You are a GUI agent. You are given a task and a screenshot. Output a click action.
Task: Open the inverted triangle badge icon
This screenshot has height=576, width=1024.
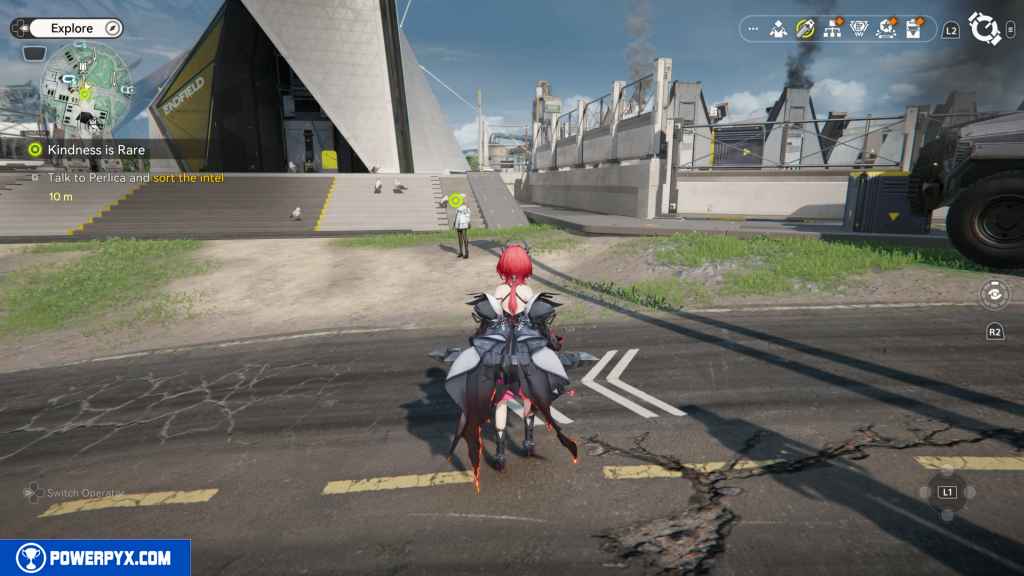[x=858, y=29]
